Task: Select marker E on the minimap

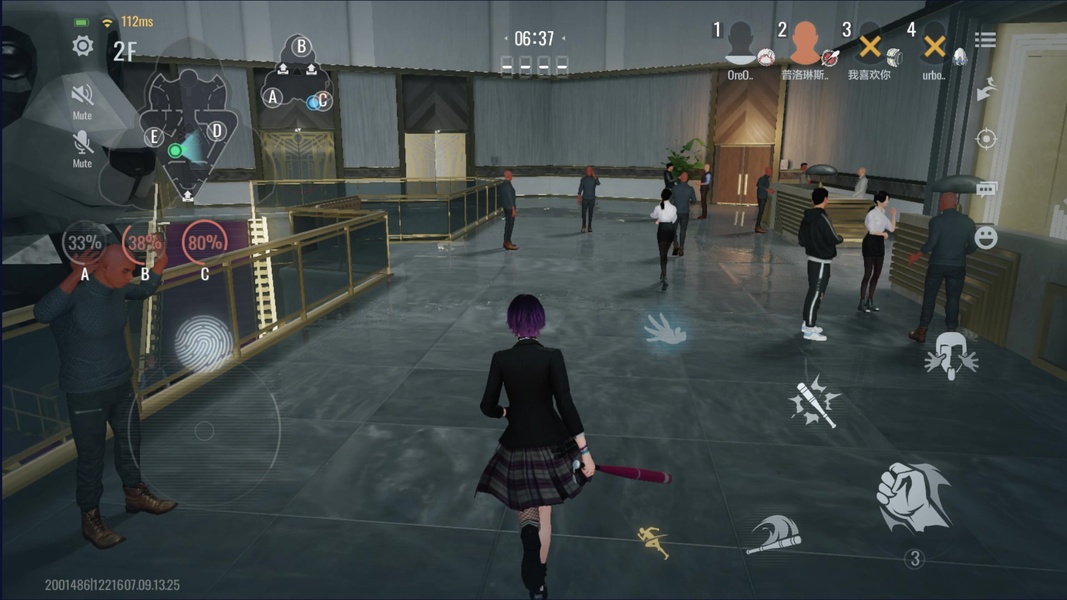Action: click(x=153, y=137)
